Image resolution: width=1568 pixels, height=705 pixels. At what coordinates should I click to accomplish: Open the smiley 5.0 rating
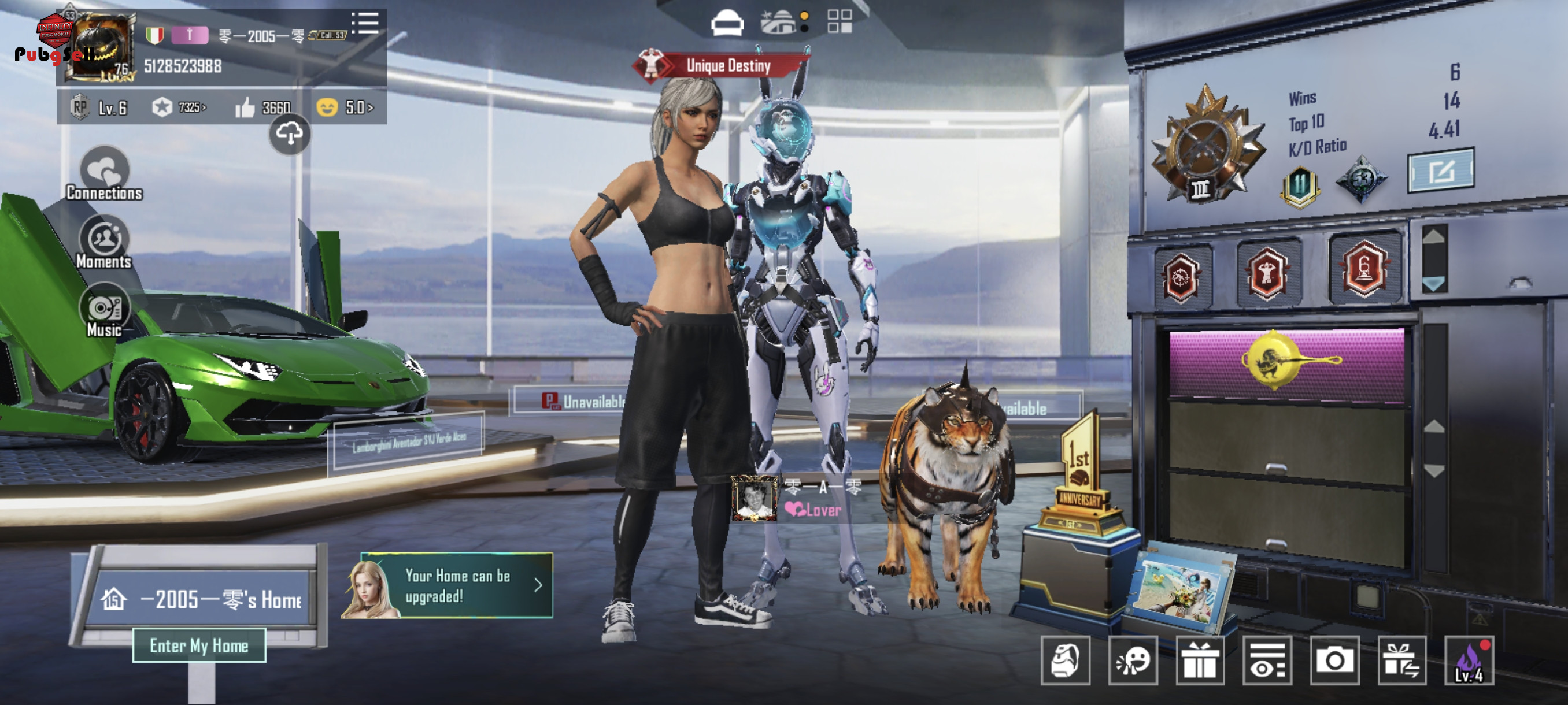[345, 107]
